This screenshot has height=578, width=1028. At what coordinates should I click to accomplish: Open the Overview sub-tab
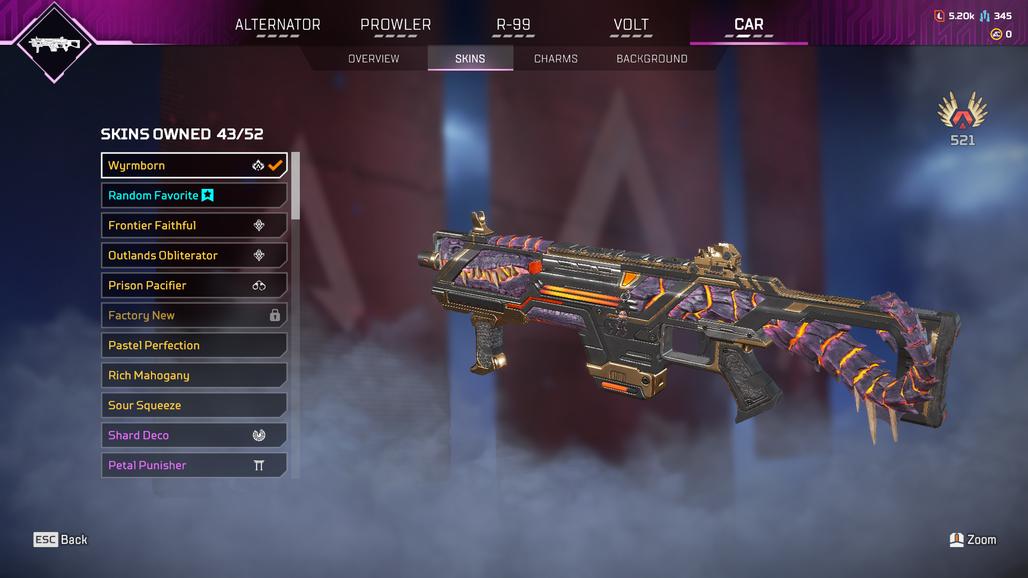point(373,59)
